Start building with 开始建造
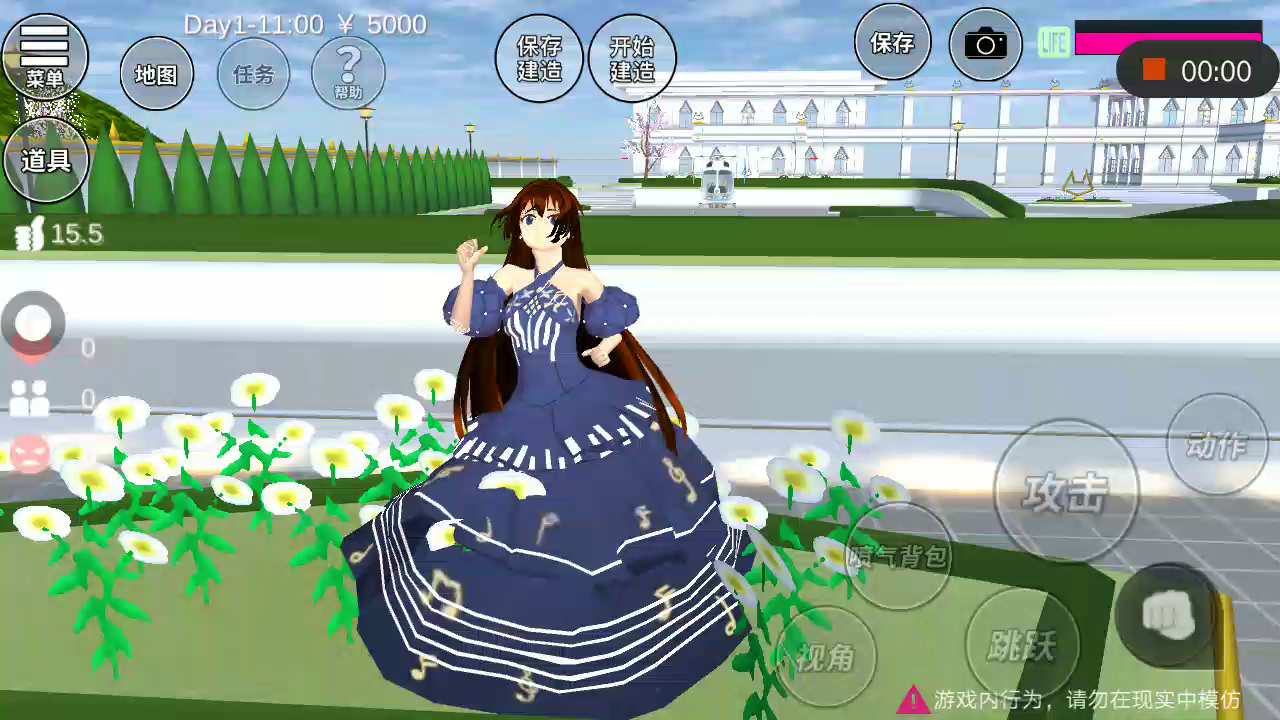 coord(632,58)
